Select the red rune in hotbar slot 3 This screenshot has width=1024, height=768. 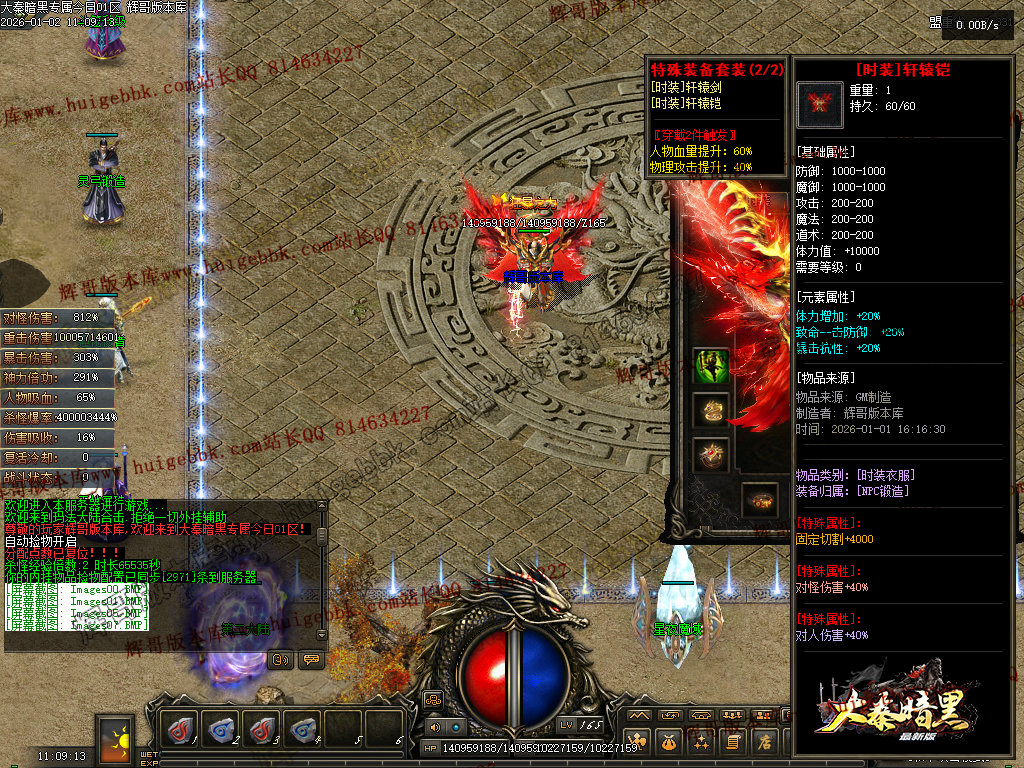[262, 730]
